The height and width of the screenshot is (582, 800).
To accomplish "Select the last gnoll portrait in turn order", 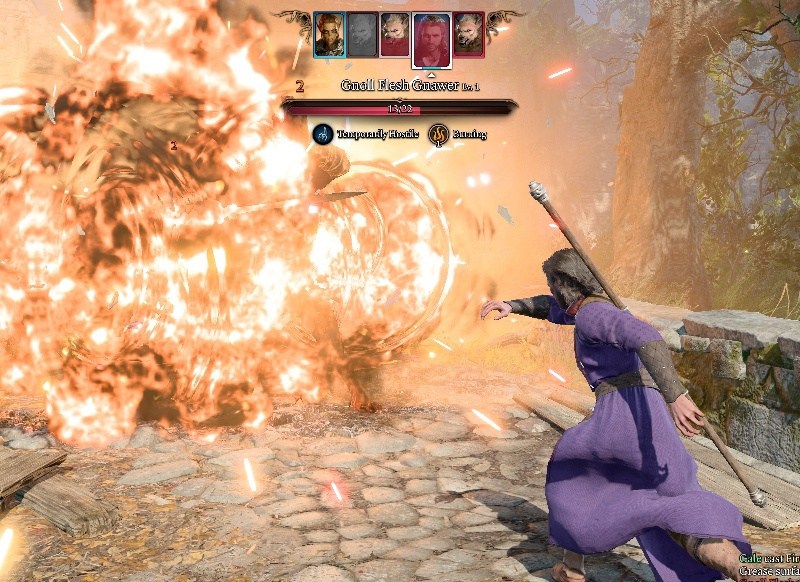I will [468, 35].
